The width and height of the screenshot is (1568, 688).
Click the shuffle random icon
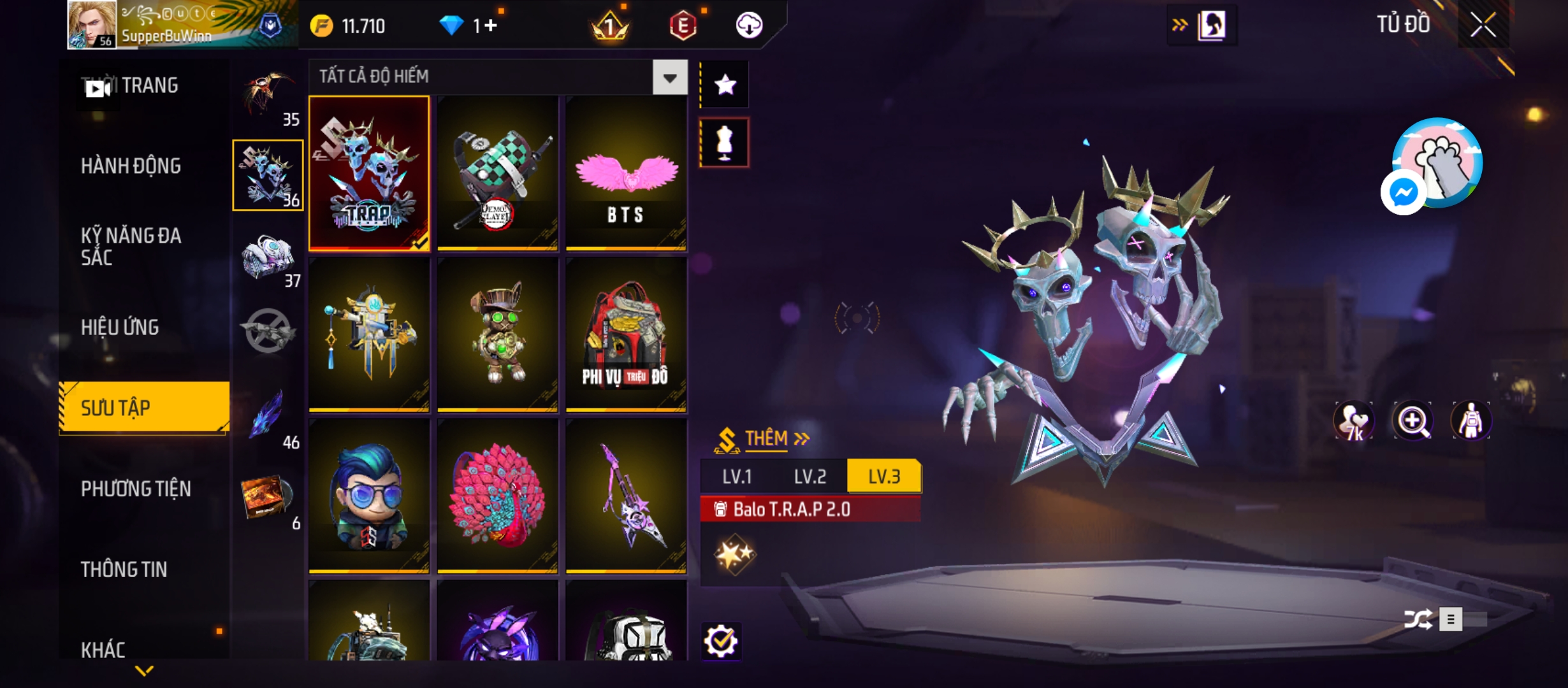(1418, 619)
